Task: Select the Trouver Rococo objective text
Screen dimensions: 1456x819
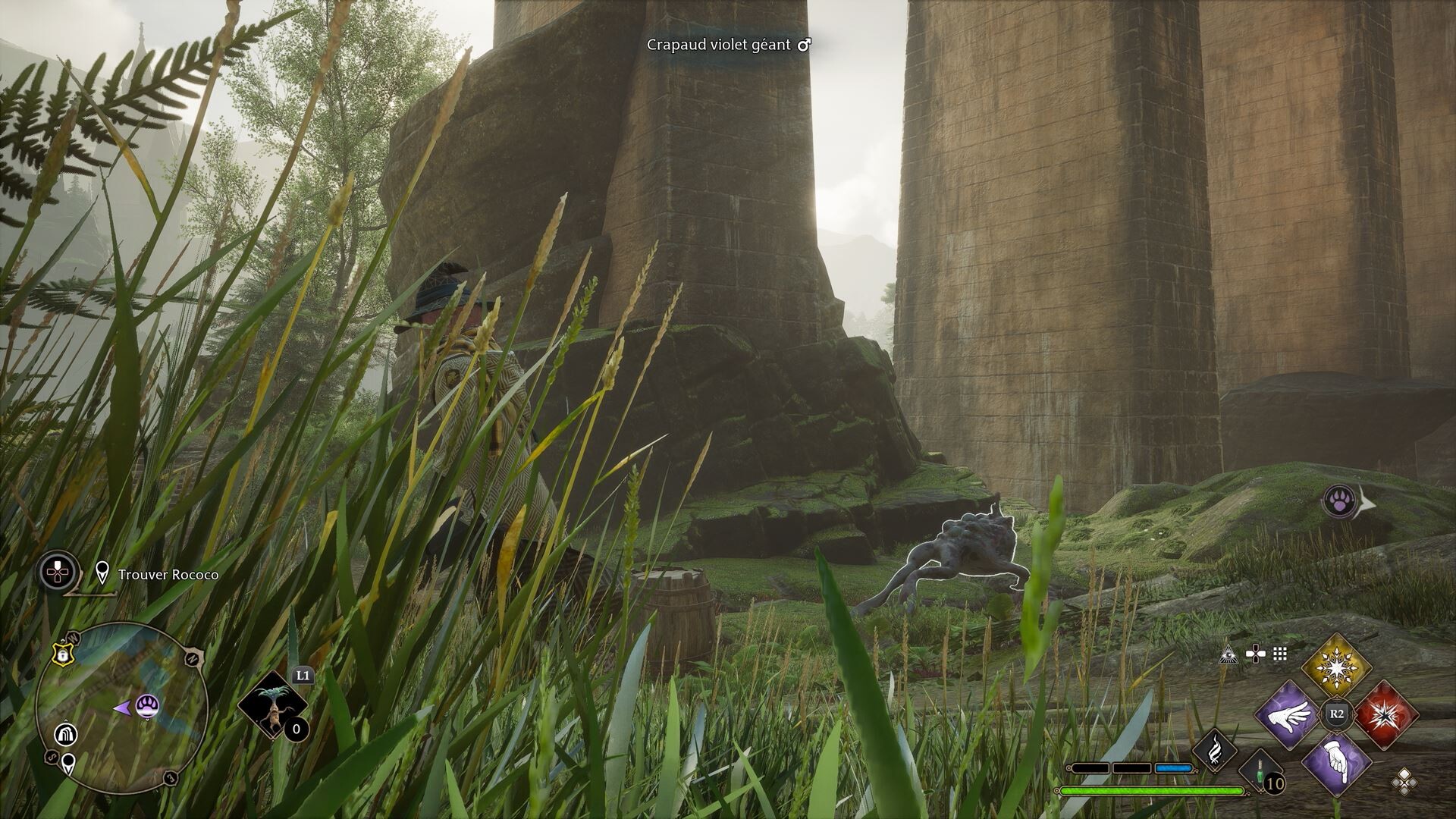Action: tap(168, 575)
